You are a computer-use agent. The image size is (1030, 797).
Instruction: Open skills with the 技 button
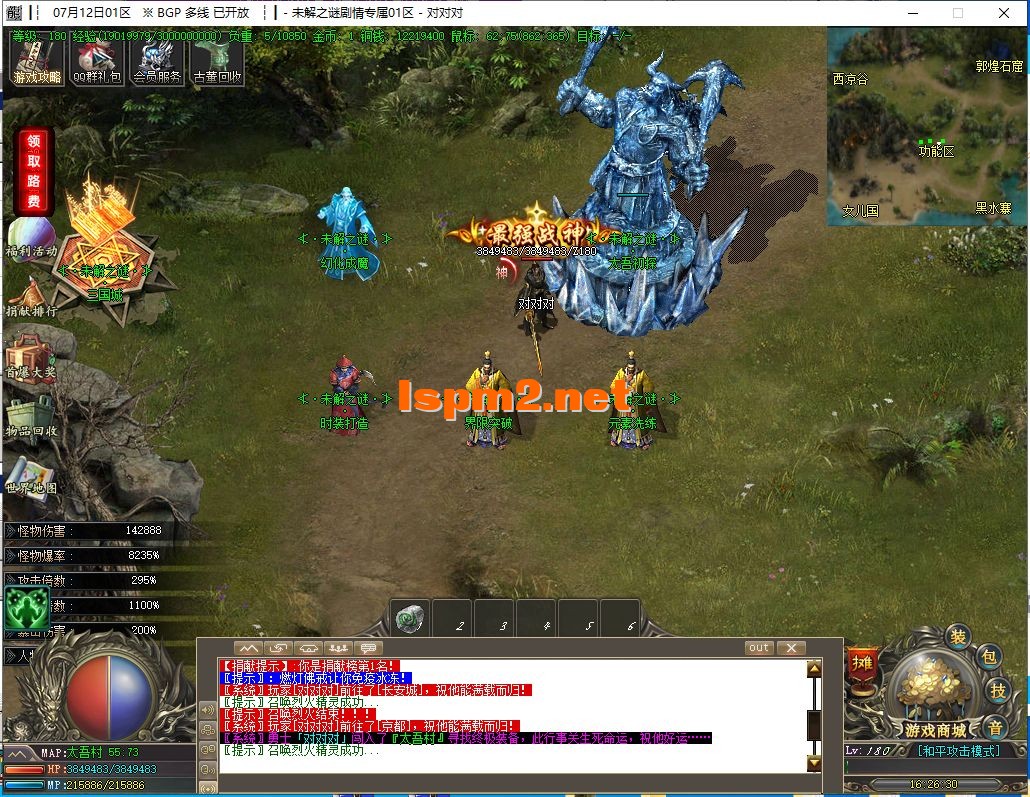[x=997, y=690]
